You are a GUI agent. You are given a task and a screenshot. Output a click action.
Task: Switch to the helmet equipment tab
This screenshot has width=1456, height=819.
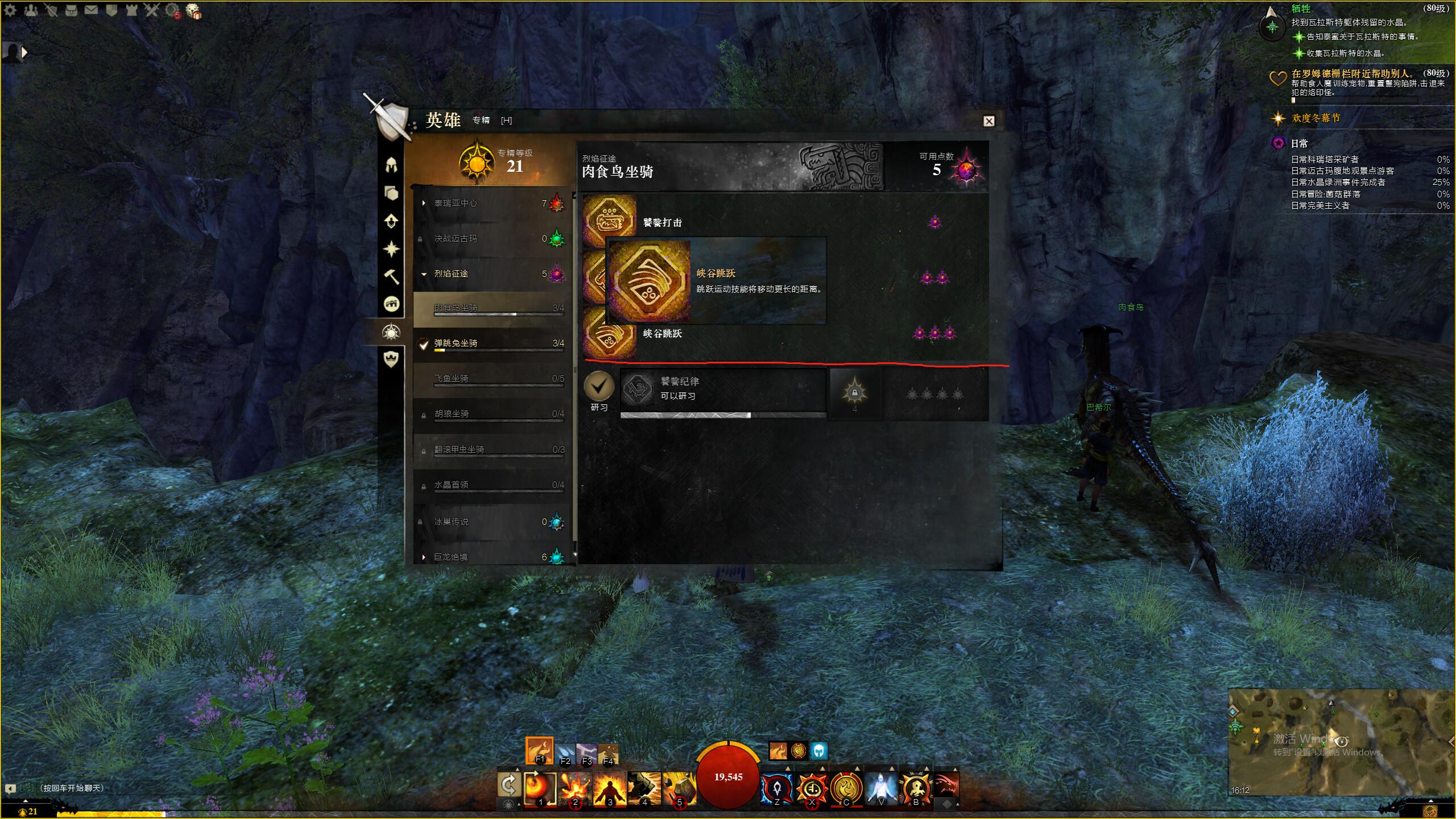pos(391,166)
